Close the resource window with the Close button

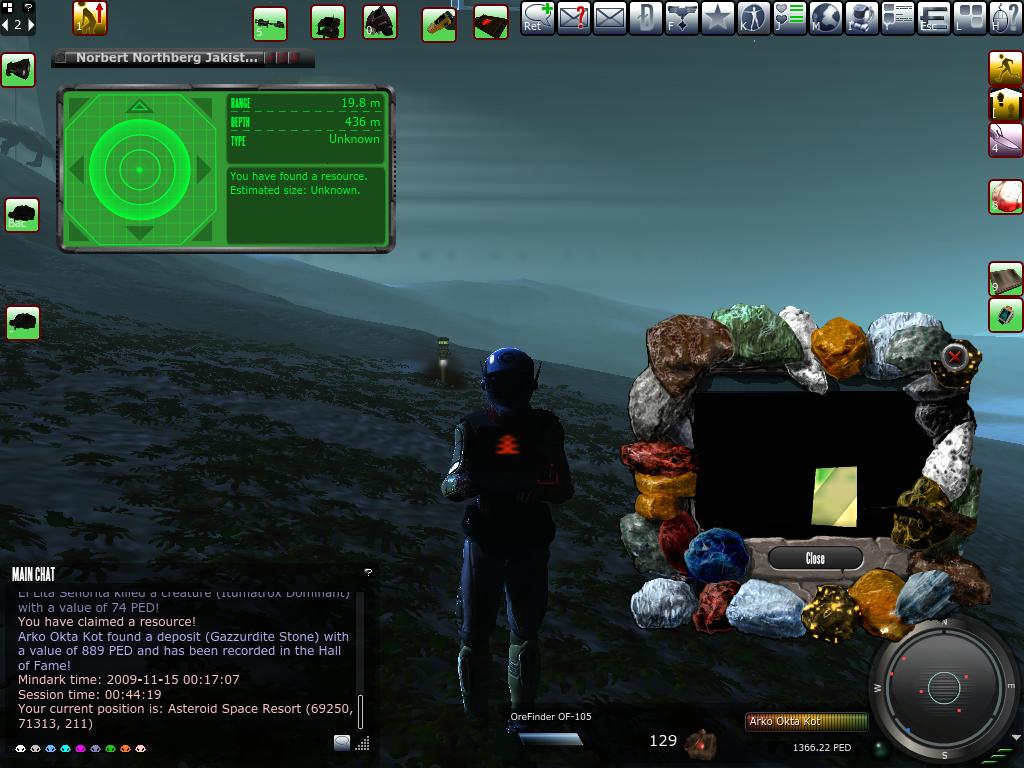(815, 558)
